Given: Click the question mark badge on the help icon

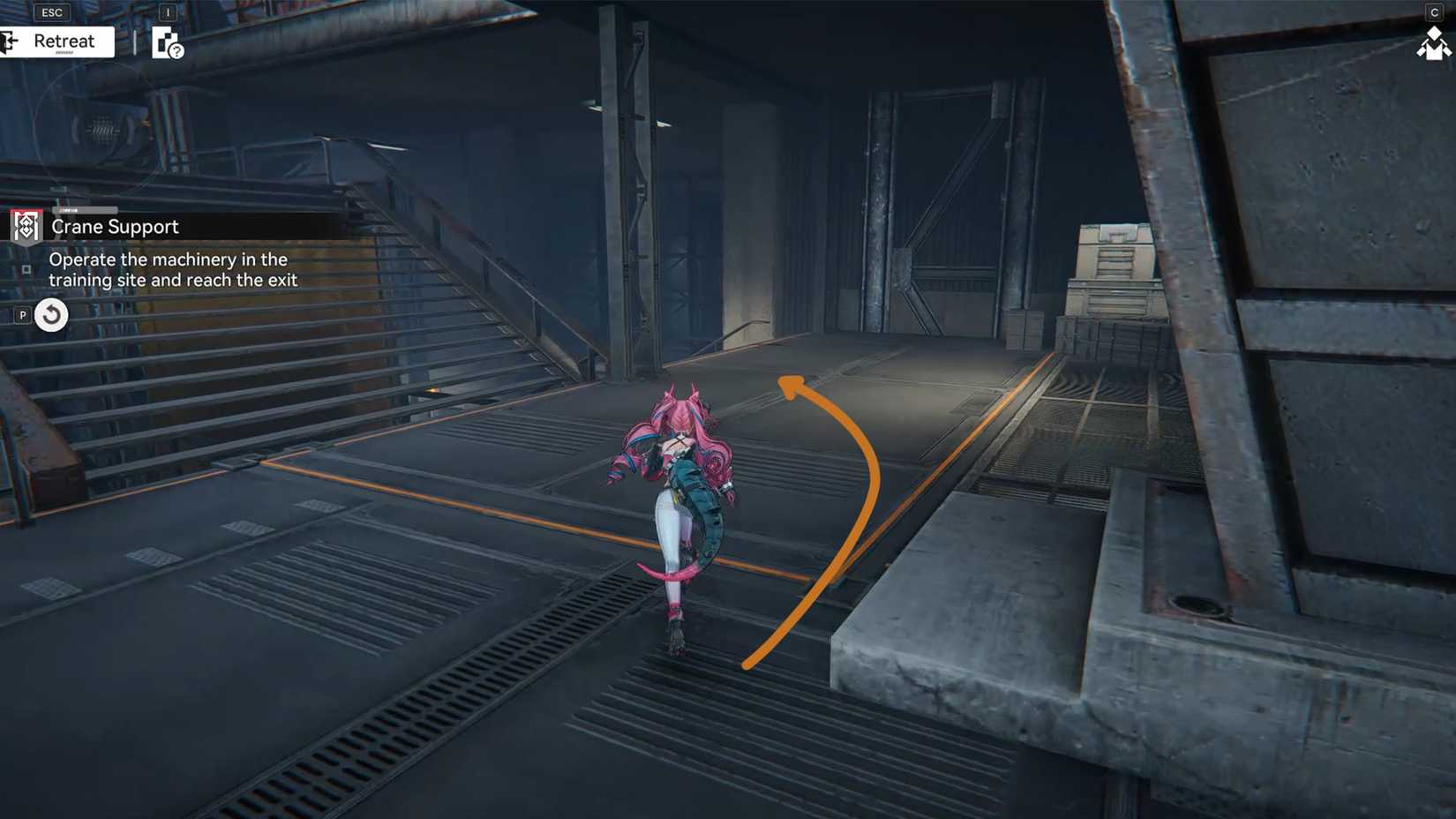Looking at the screenshot, I should (176, 55).
